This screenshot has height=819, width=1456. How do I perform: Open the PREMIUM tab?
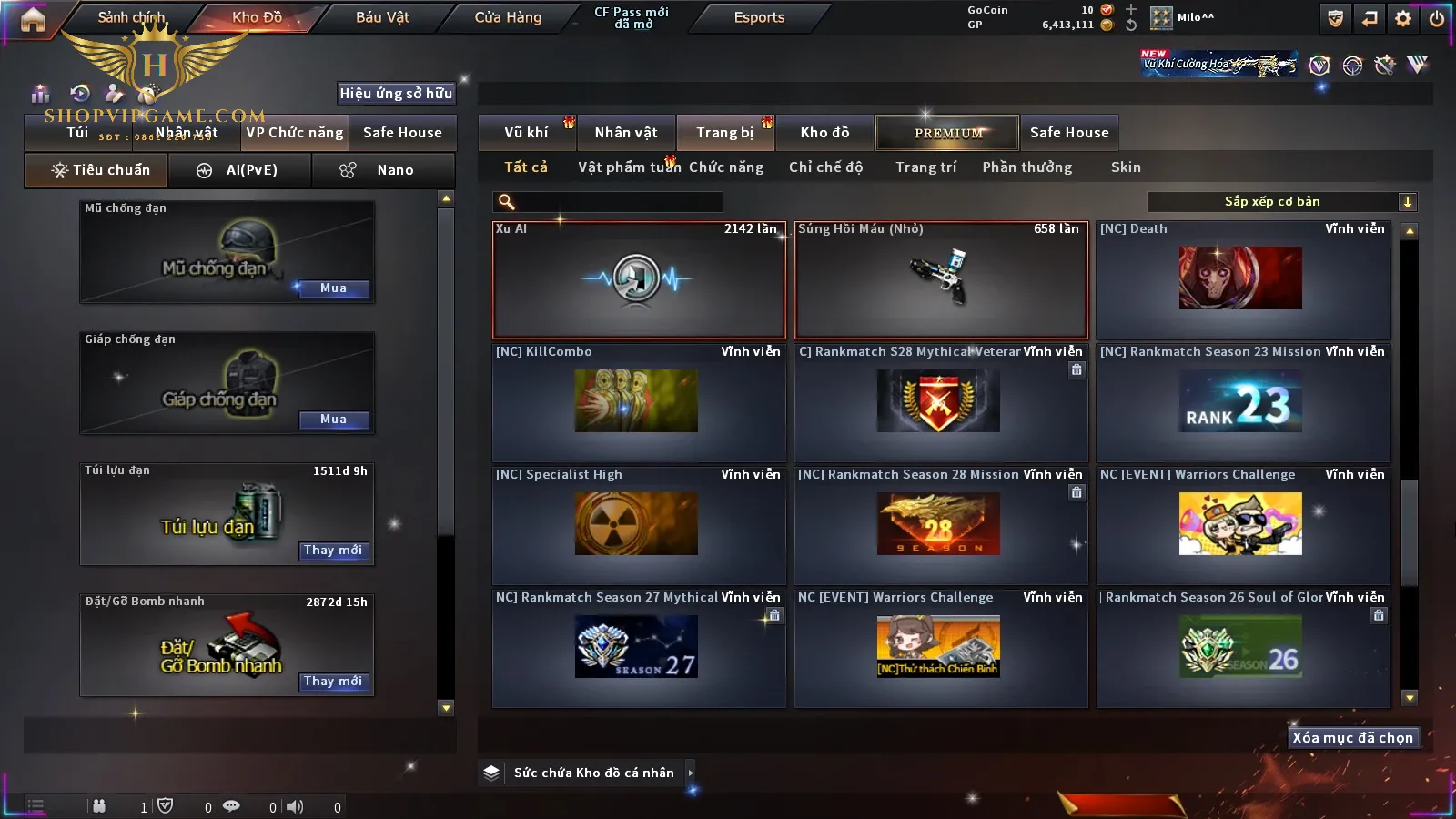(x=947, y=133)
